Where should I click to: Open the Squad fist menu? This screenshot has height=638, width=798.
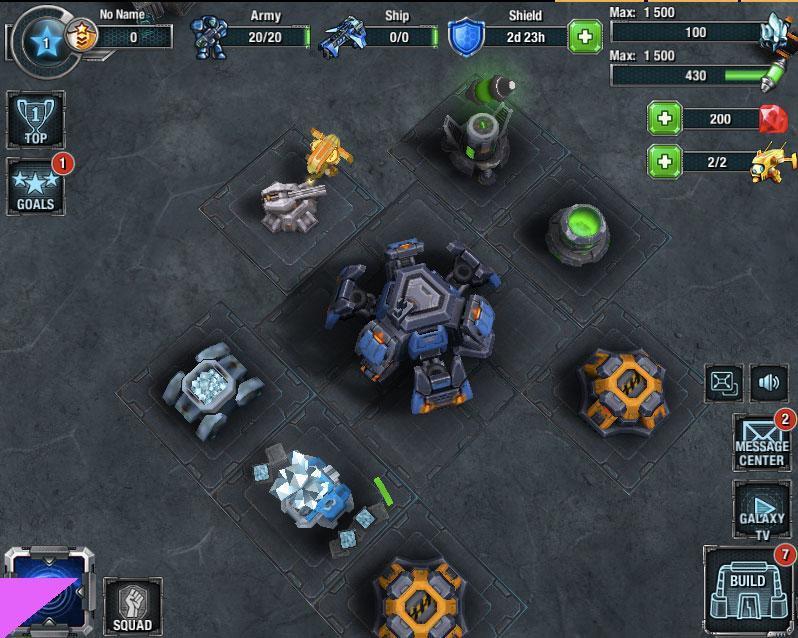pos(132,604)
